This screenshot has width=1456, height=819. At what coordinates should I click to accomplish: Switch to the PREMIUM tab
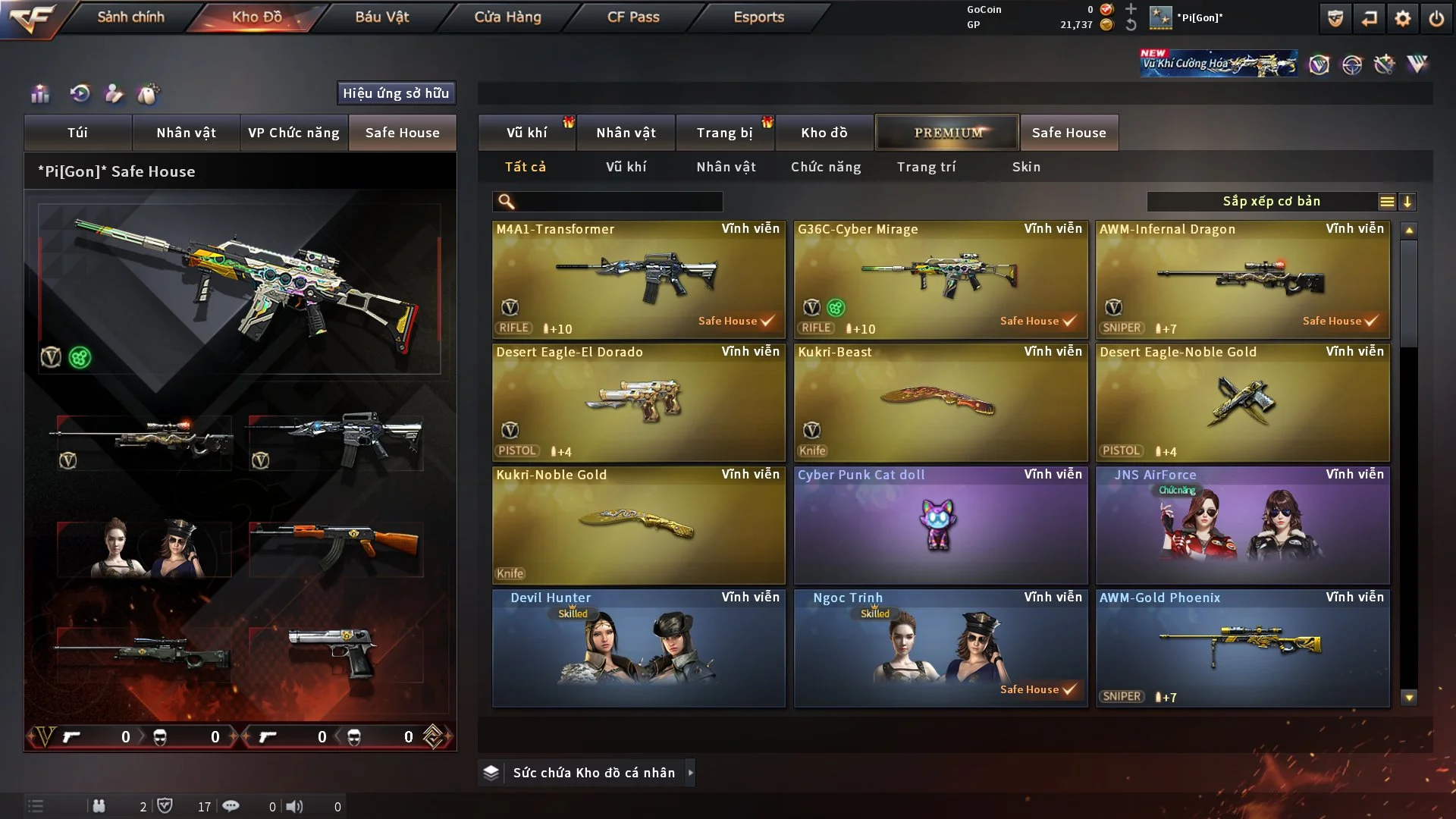coord(947,133)
